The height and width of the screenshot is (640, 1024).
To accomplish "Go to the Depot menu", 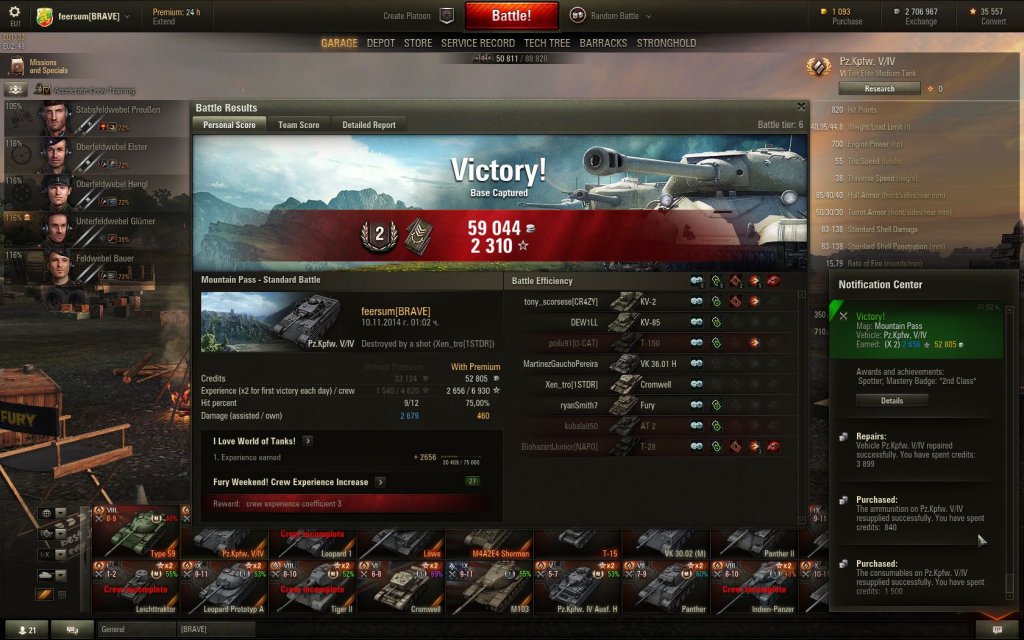I will pos(381,43).
